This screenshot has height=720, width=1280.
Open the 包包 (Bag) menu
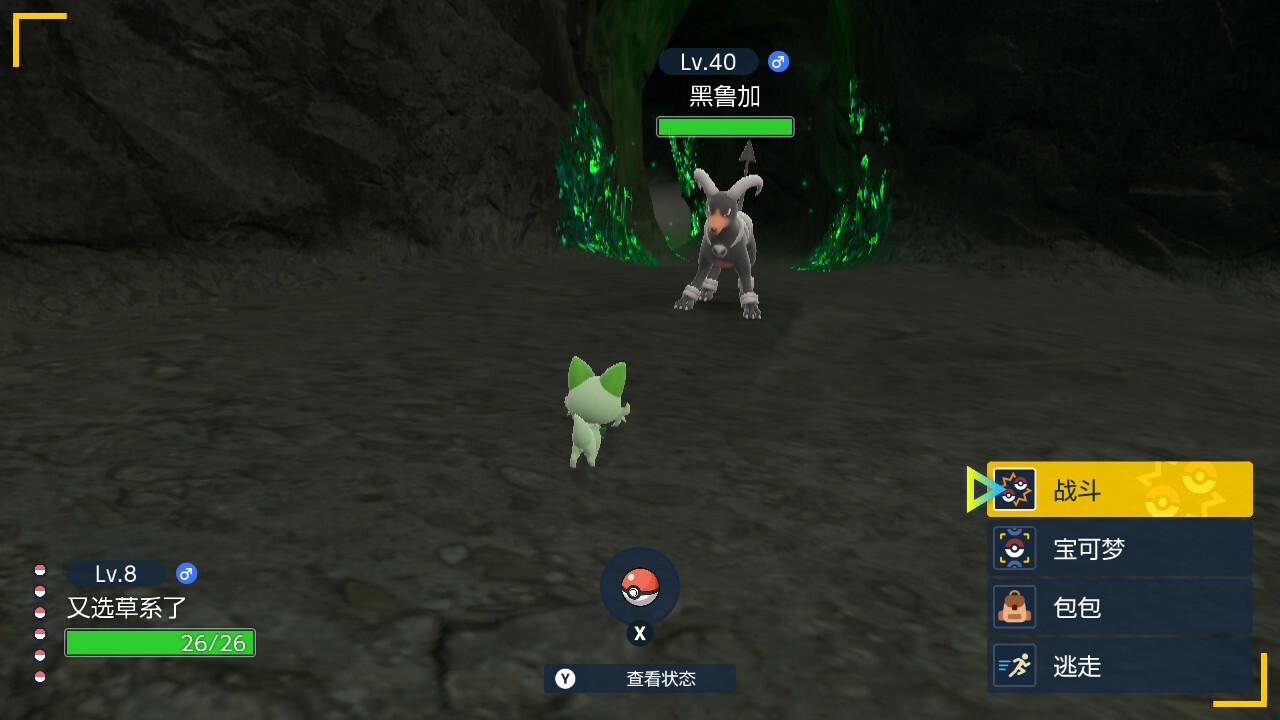tap(1119, 607)
